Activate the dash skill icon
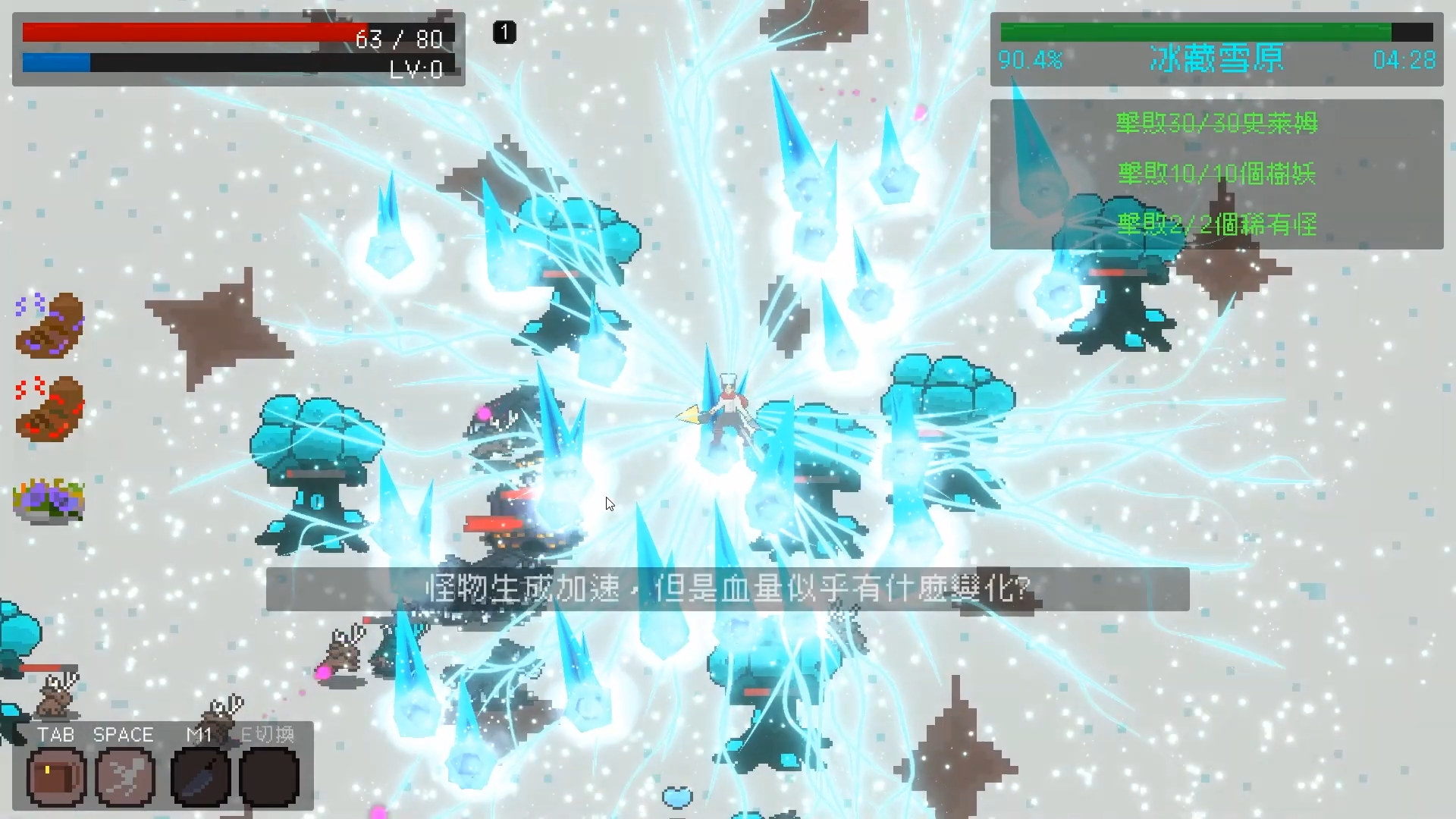The image size is (1456, 819). [125, 777]
